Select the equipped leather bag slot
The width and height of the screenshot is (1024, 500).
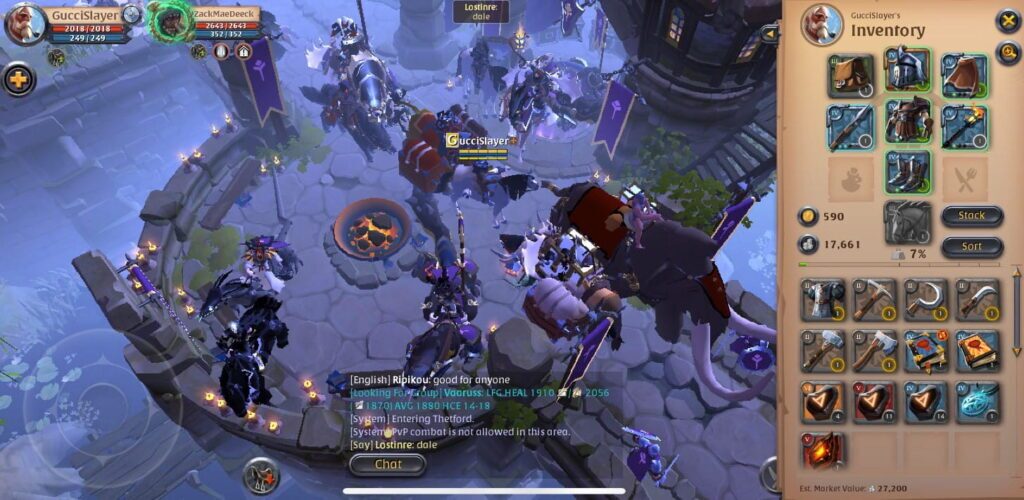point(851,75)
